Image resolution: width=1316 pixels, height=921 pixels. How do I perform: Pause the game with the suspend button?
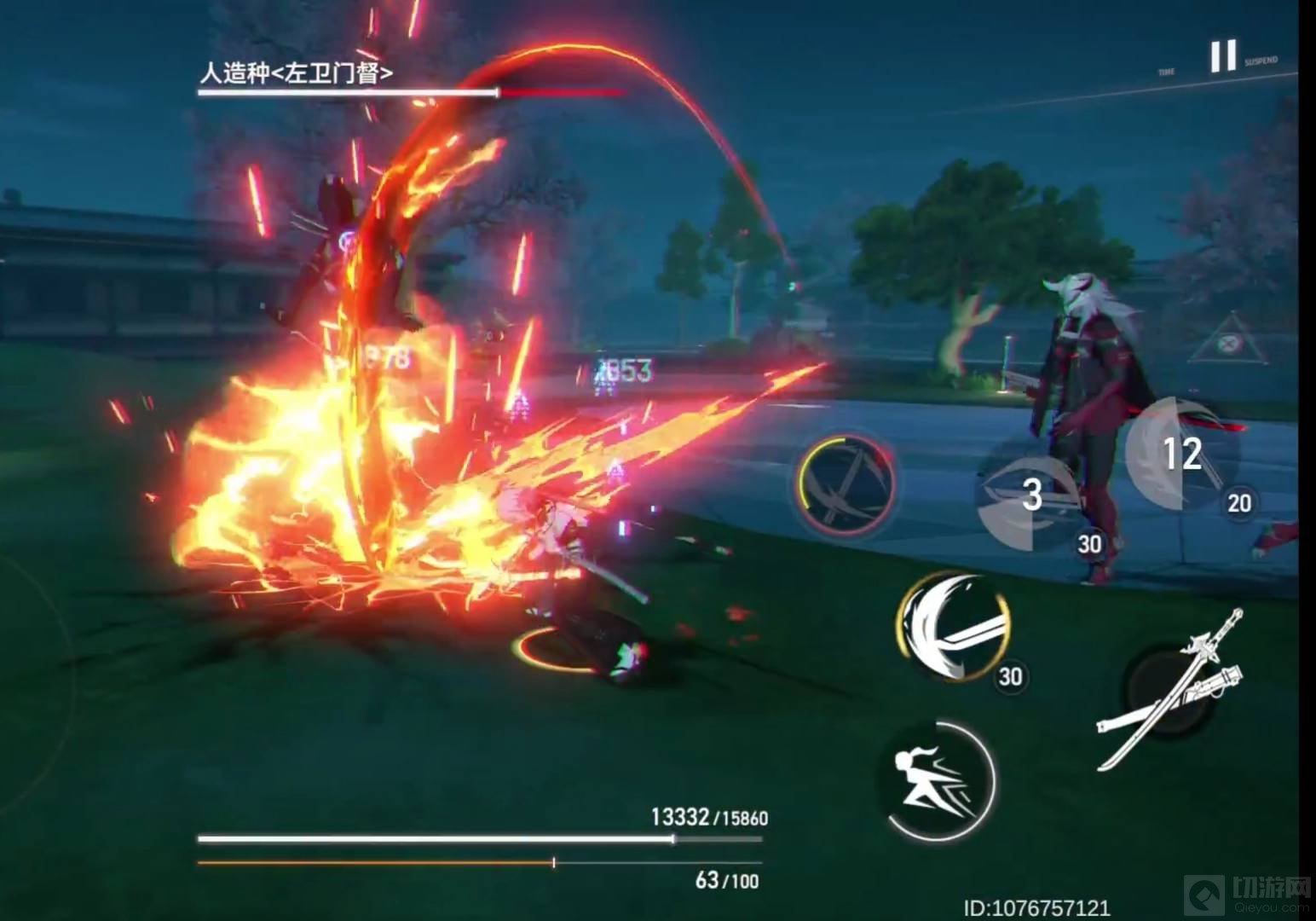(x=1223, y=56)
